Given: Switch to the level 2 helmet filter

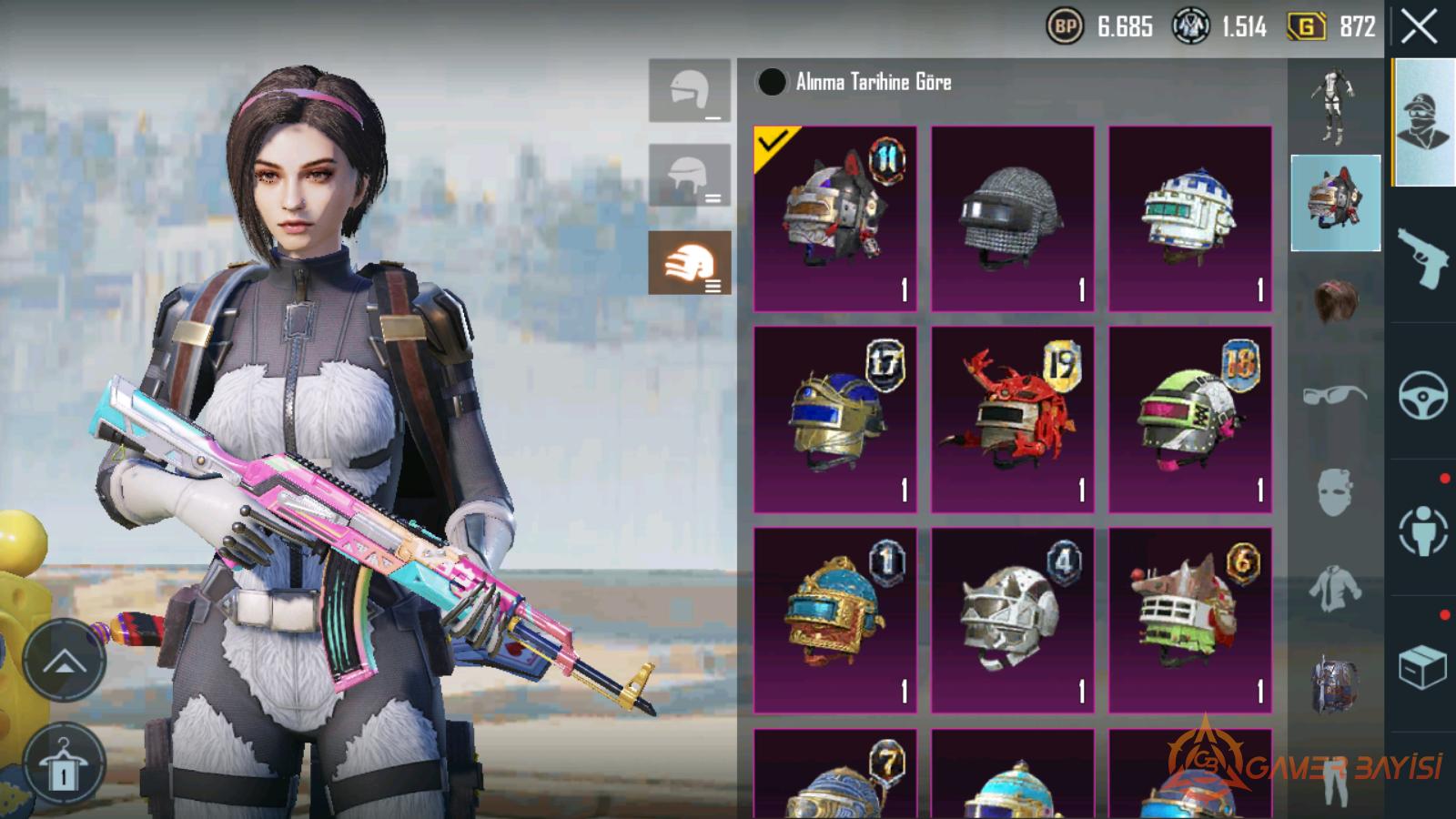Looking at the screenshot, I should tap(690, 175).
